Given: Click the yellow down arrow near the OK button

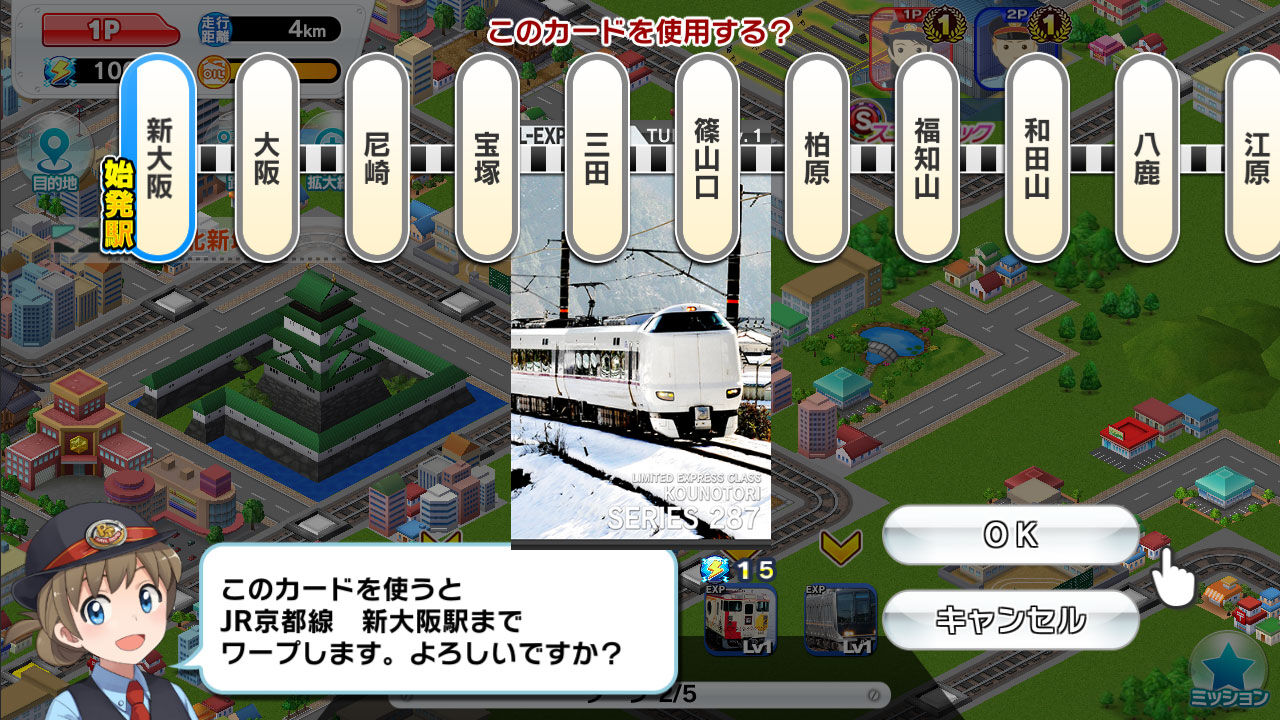Looking at the screenshot, I should (x=840, y=546).
